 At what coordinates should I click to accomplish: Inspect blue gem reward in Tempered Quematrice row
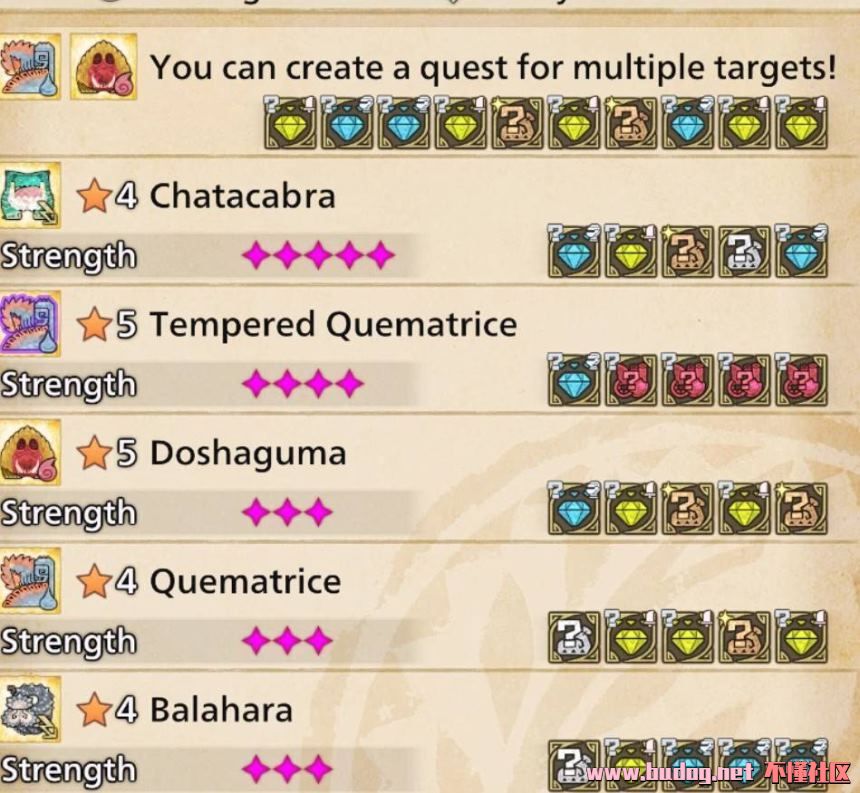click(573, 380)
